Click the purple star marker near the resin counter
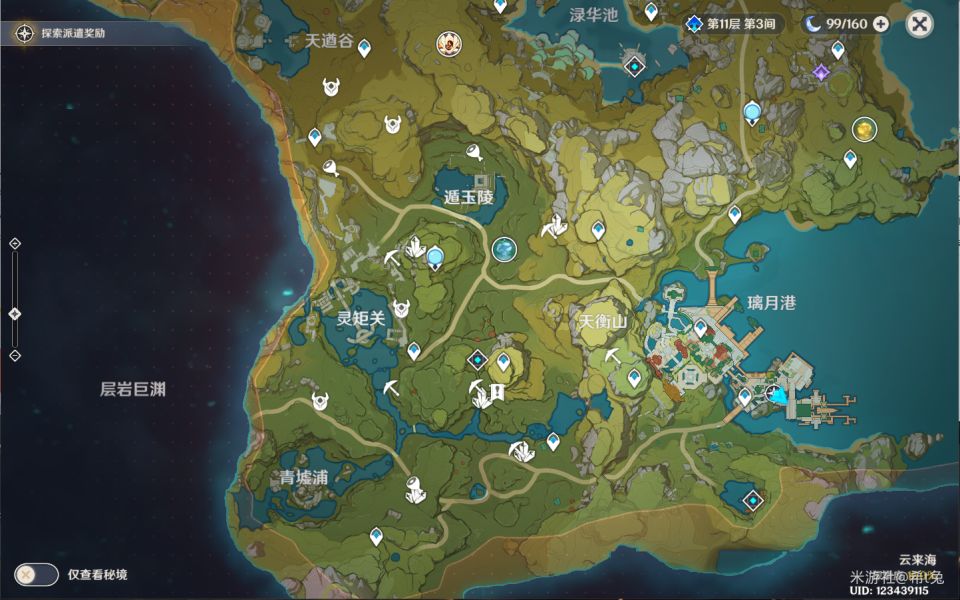 point(821,72)
